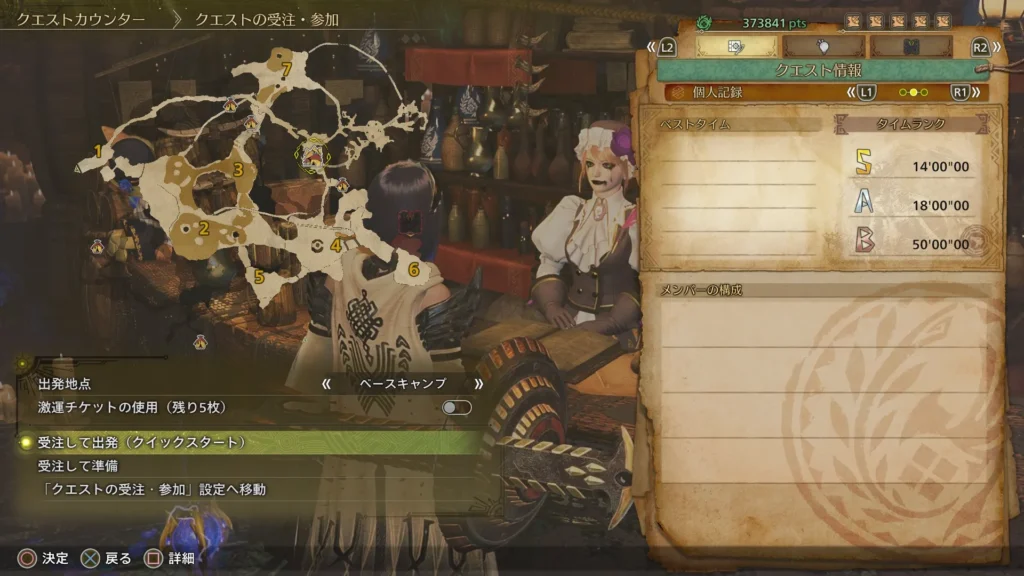Screen dimensions: 1024x576
Task: Click left arrow beside ベースキャンプ
Action: pyautogui.click(x=325, y=383)
